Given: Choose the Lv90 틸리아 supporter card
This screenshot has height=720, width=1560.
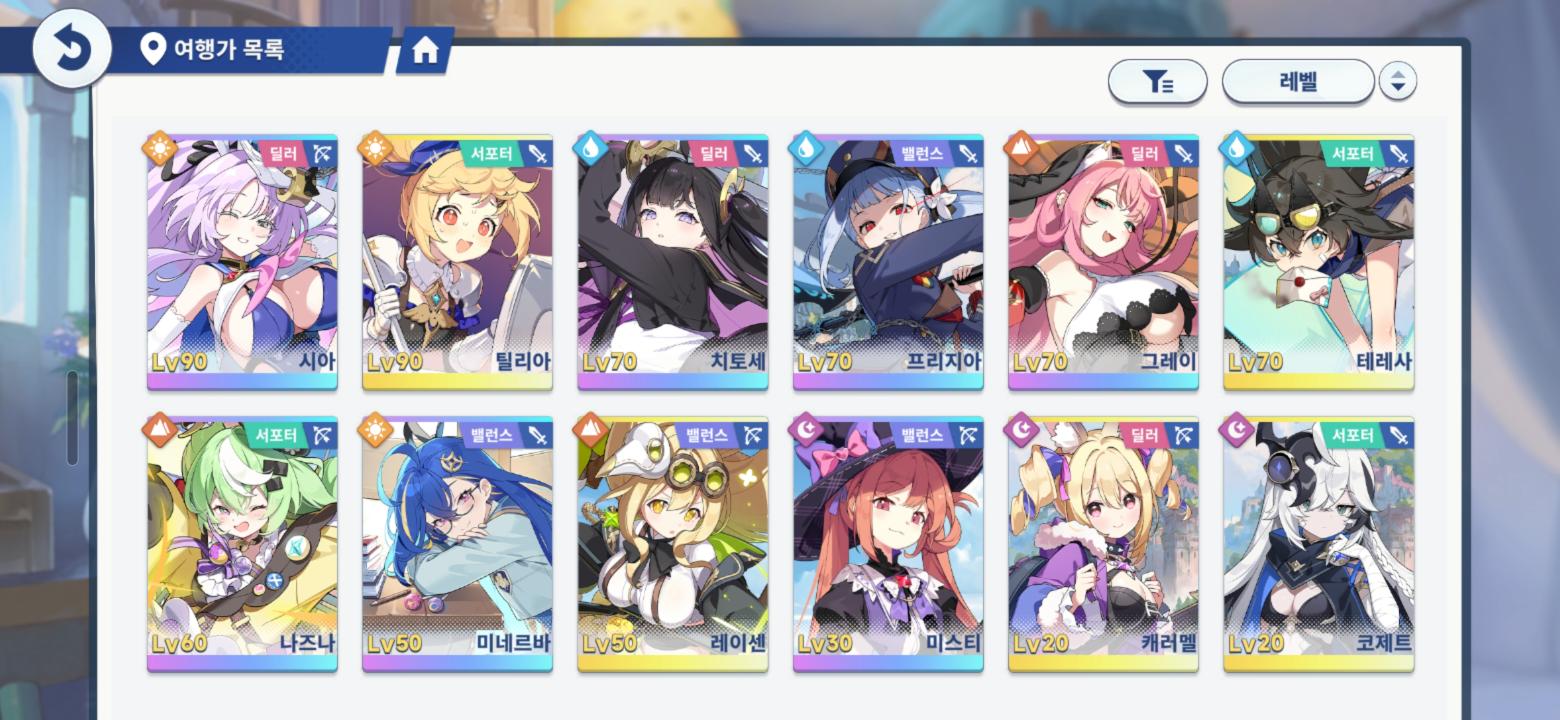Looking at the screenshot, I should tap(457, 262).
